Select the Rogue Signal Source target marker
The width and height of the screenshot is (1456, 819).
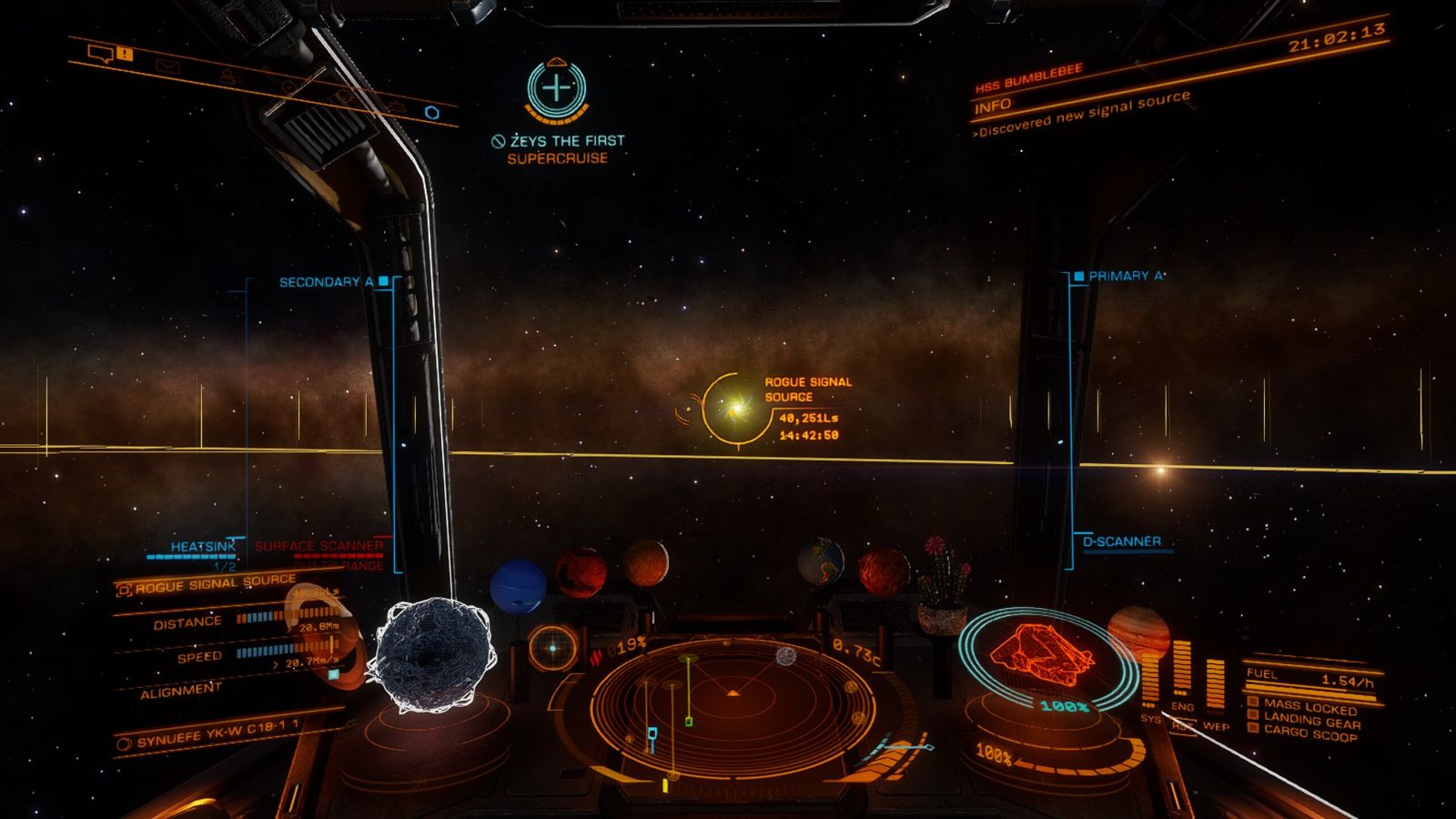point(734,408)
